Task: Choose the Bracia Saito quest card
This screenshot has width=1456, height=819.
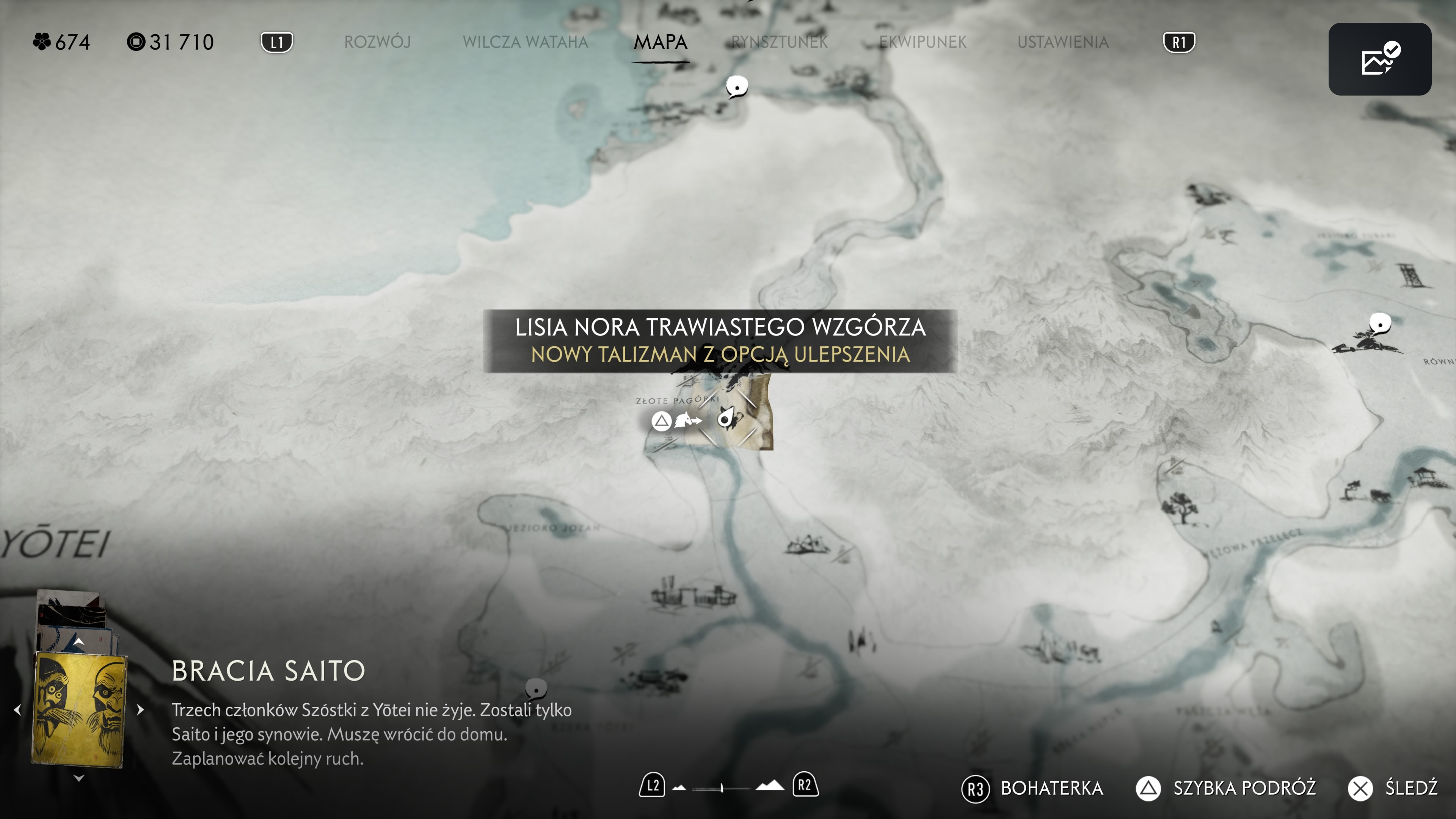Action: click(x=79, y=709)
